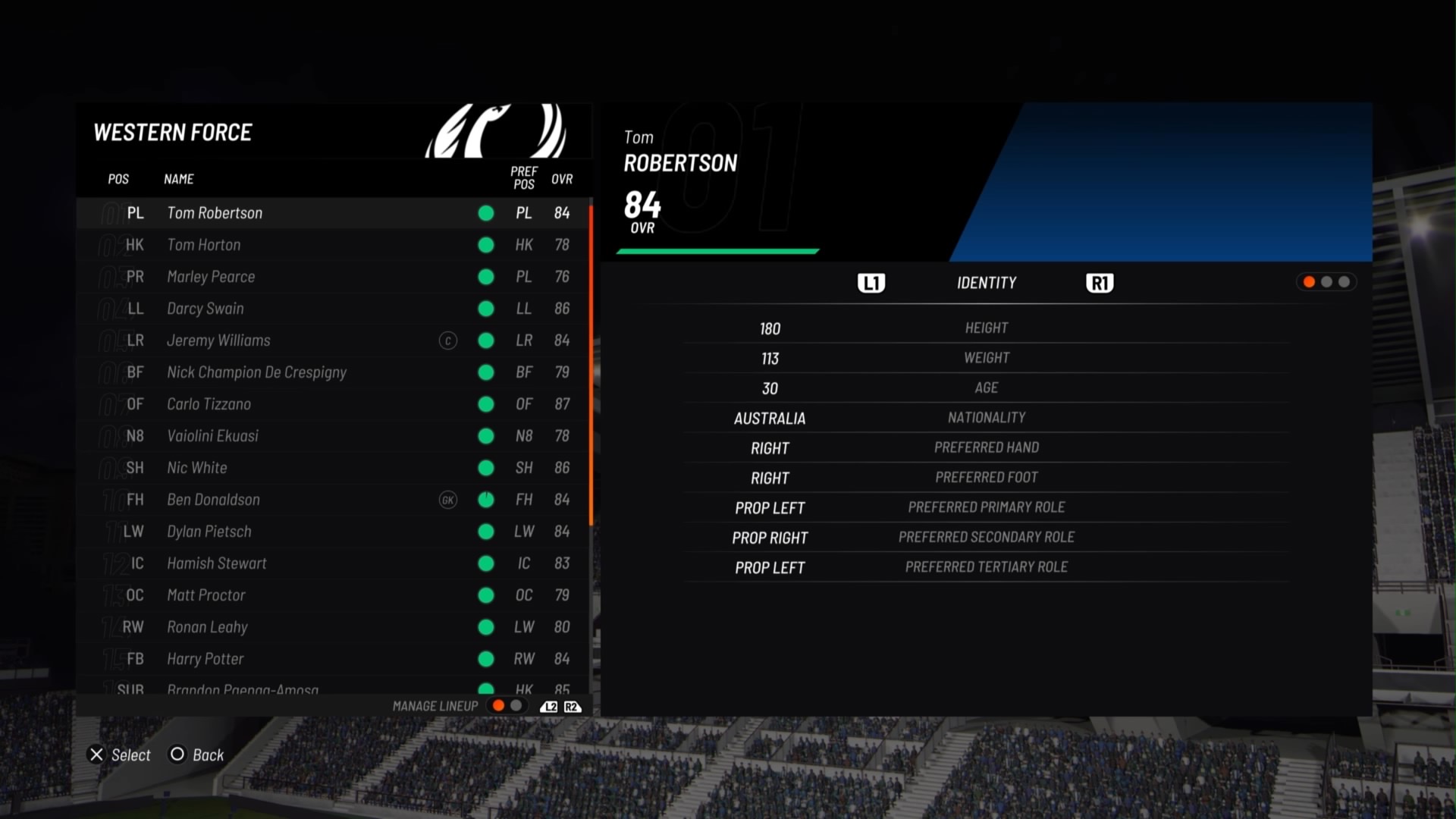Choose Ronan Leahy's row

coord(207,627)
